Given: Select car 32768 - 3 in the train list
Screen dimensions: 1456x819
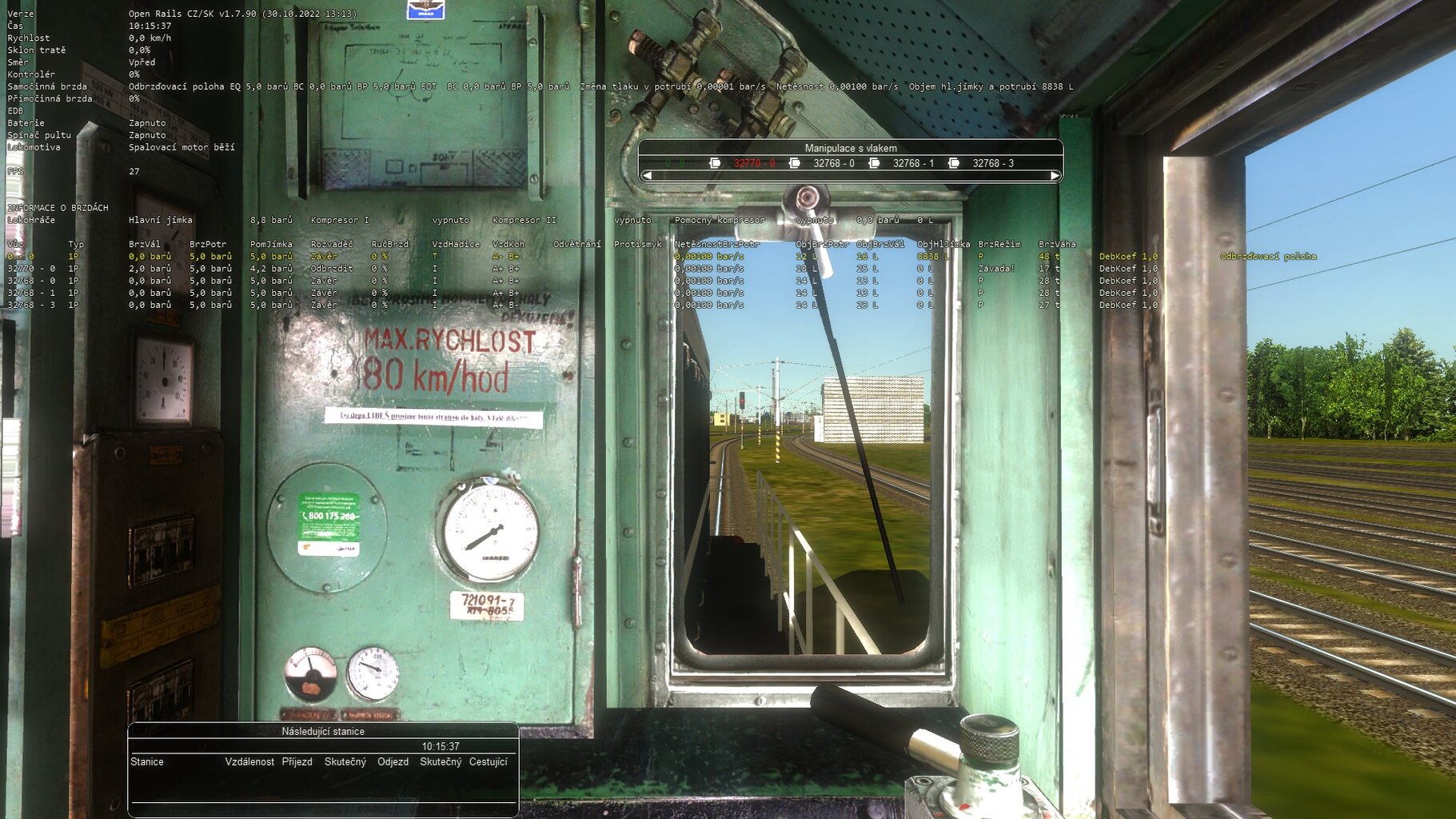Looking at the screenshot, I should (995, 163).
